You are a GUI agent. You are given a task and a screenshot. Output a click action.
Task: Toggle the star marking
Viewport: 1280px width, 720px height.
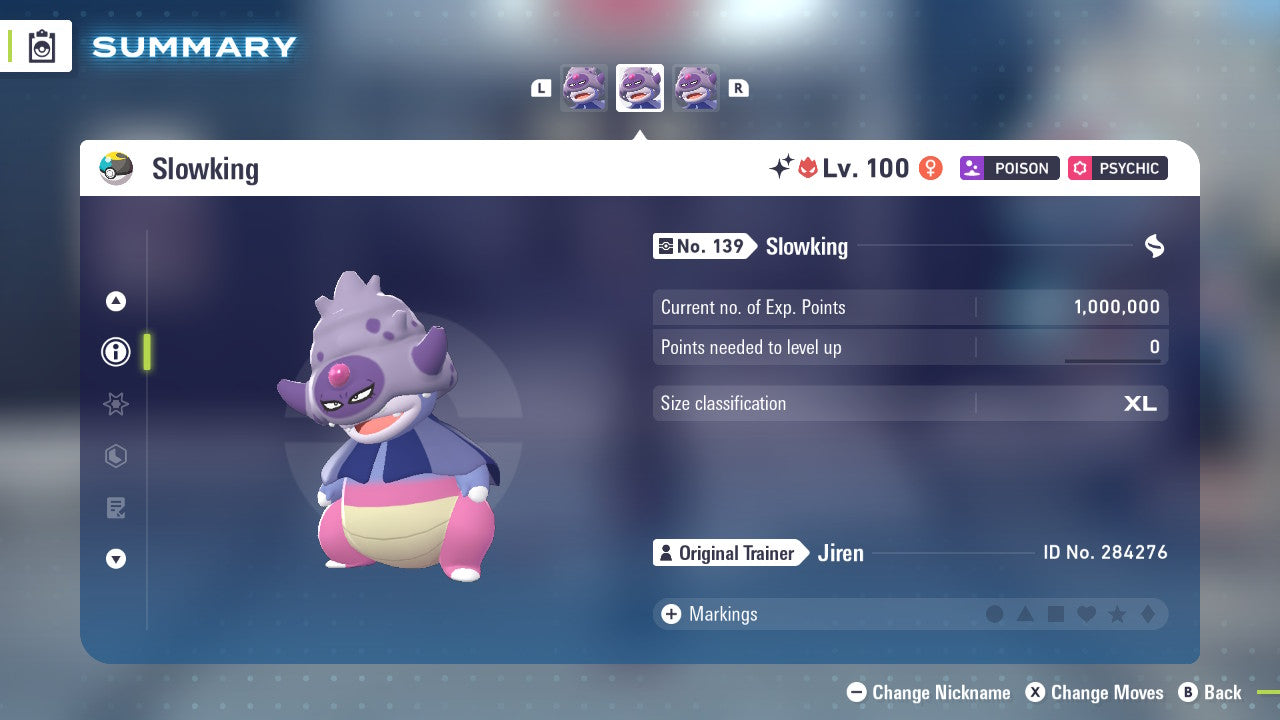click(1116, 614)
